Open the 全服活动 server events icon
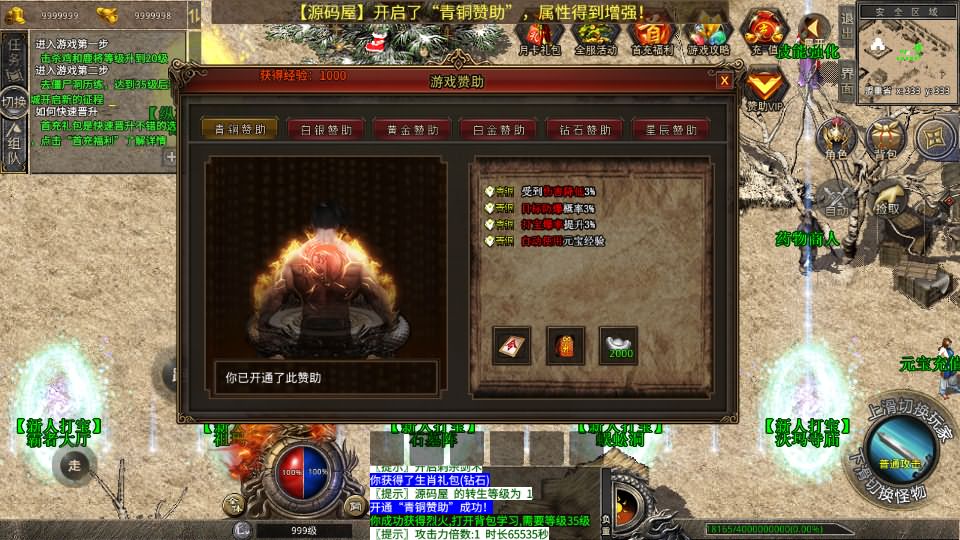 [x=594, y=35]
